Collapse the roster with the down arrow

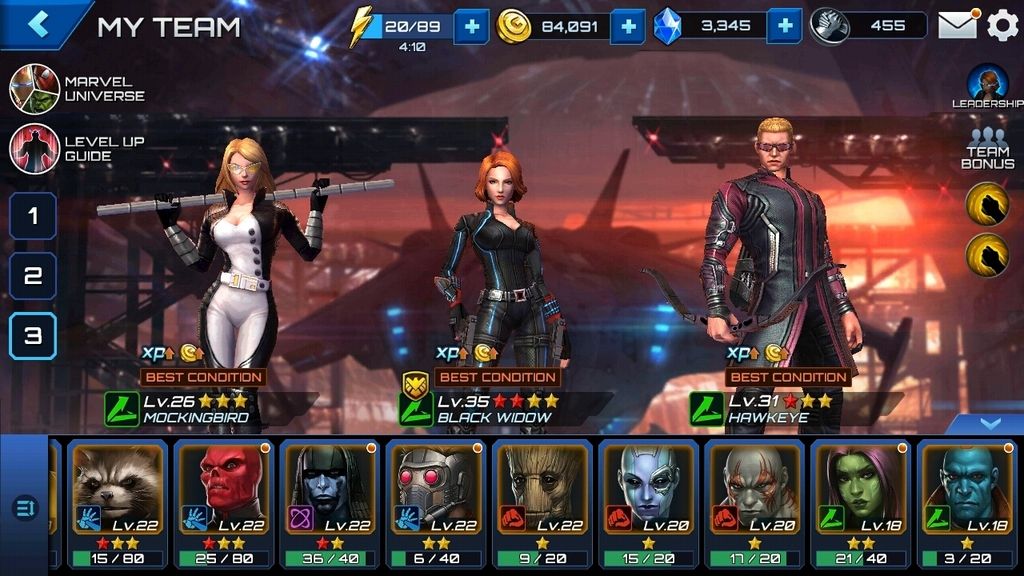[x=989, y=424]
